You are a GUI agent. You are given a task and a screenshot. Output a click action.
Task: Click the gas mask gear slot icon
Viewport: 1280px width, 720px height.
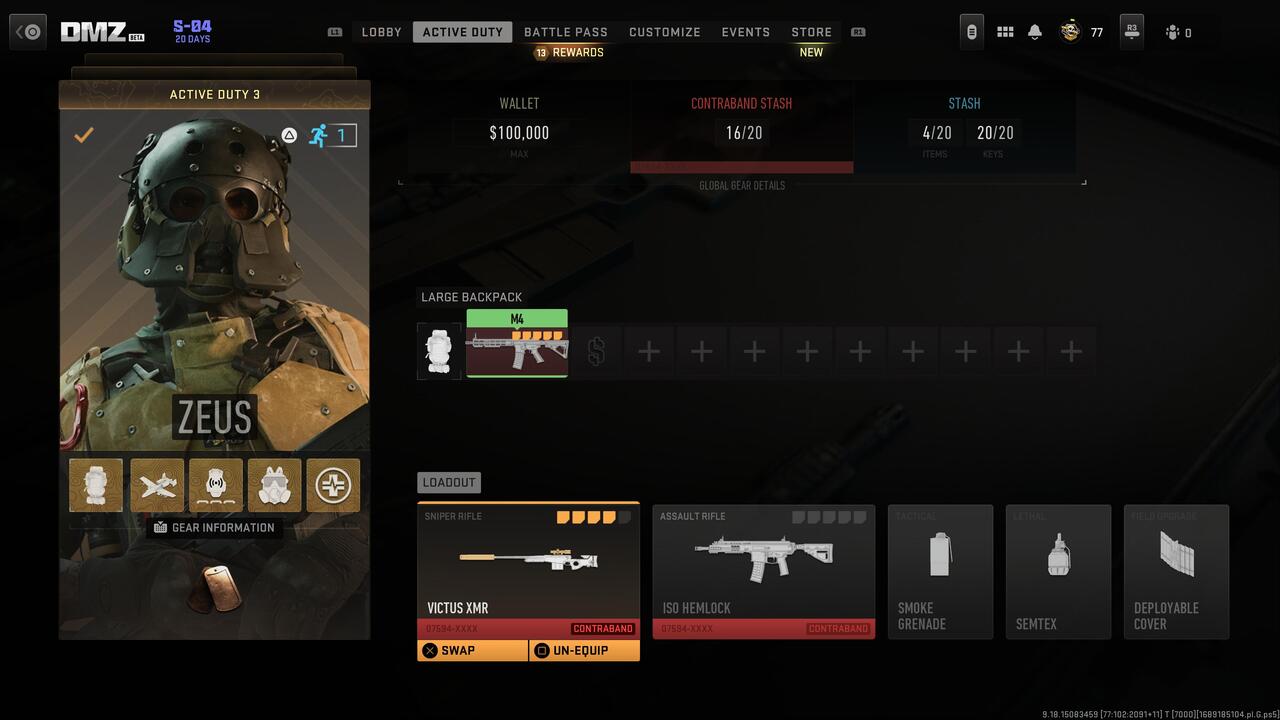[274, 485]
